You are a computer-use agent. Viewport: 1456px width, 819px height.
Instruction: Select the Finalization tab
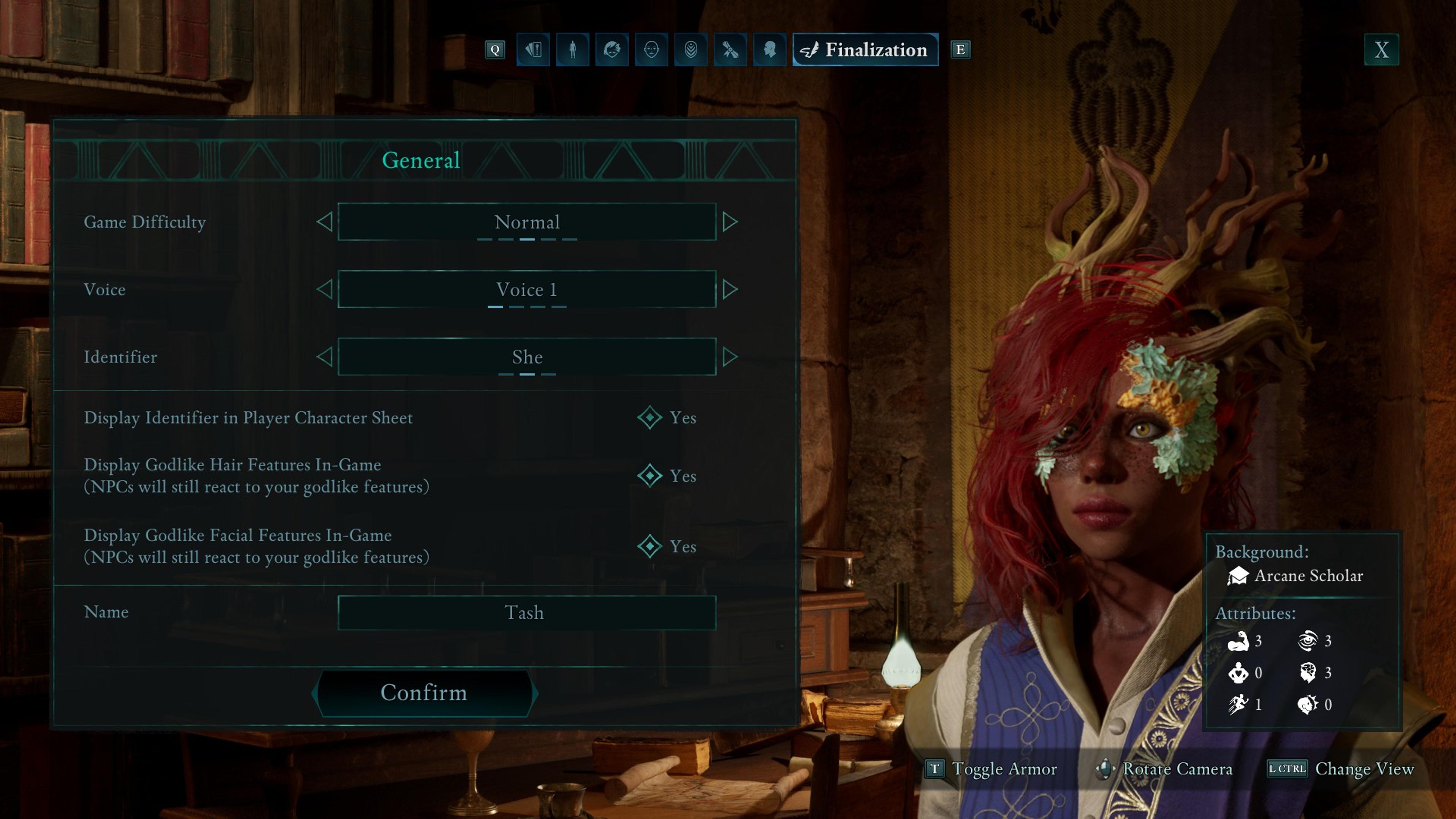coord(865,50)
